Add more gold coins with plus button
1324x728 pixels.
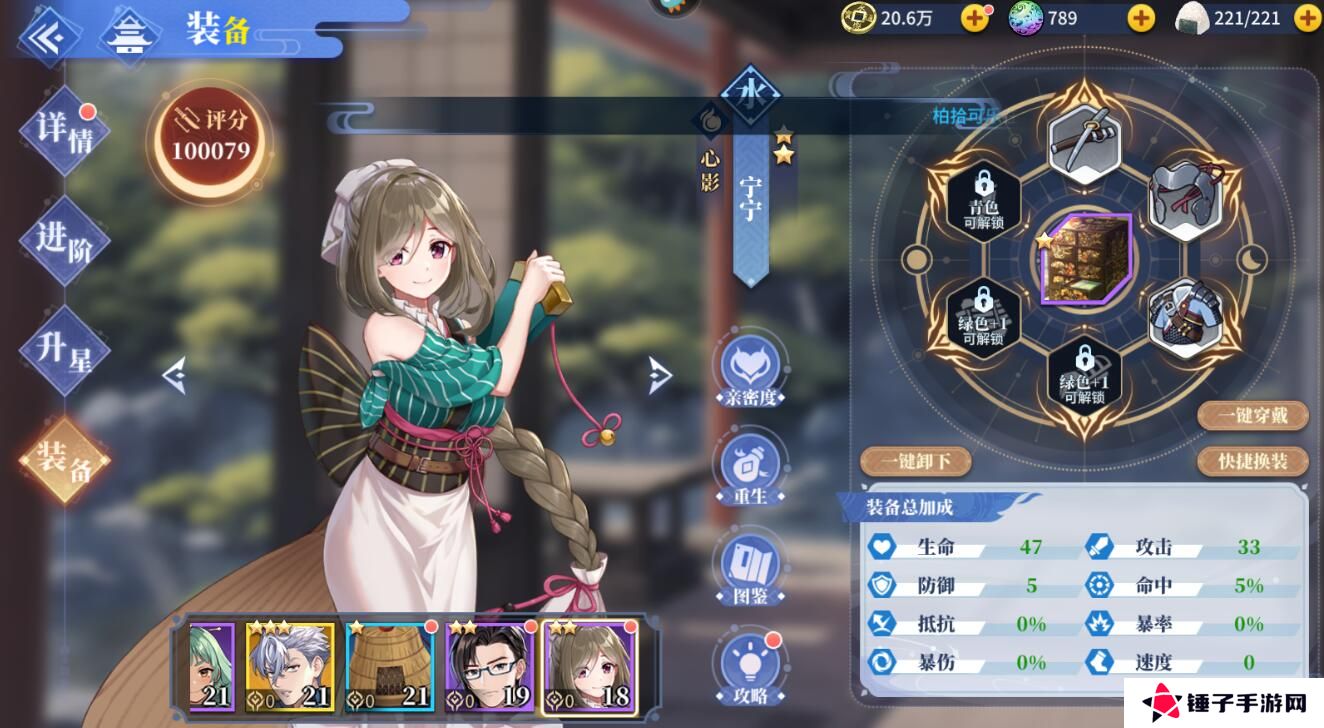pos(975,17)
